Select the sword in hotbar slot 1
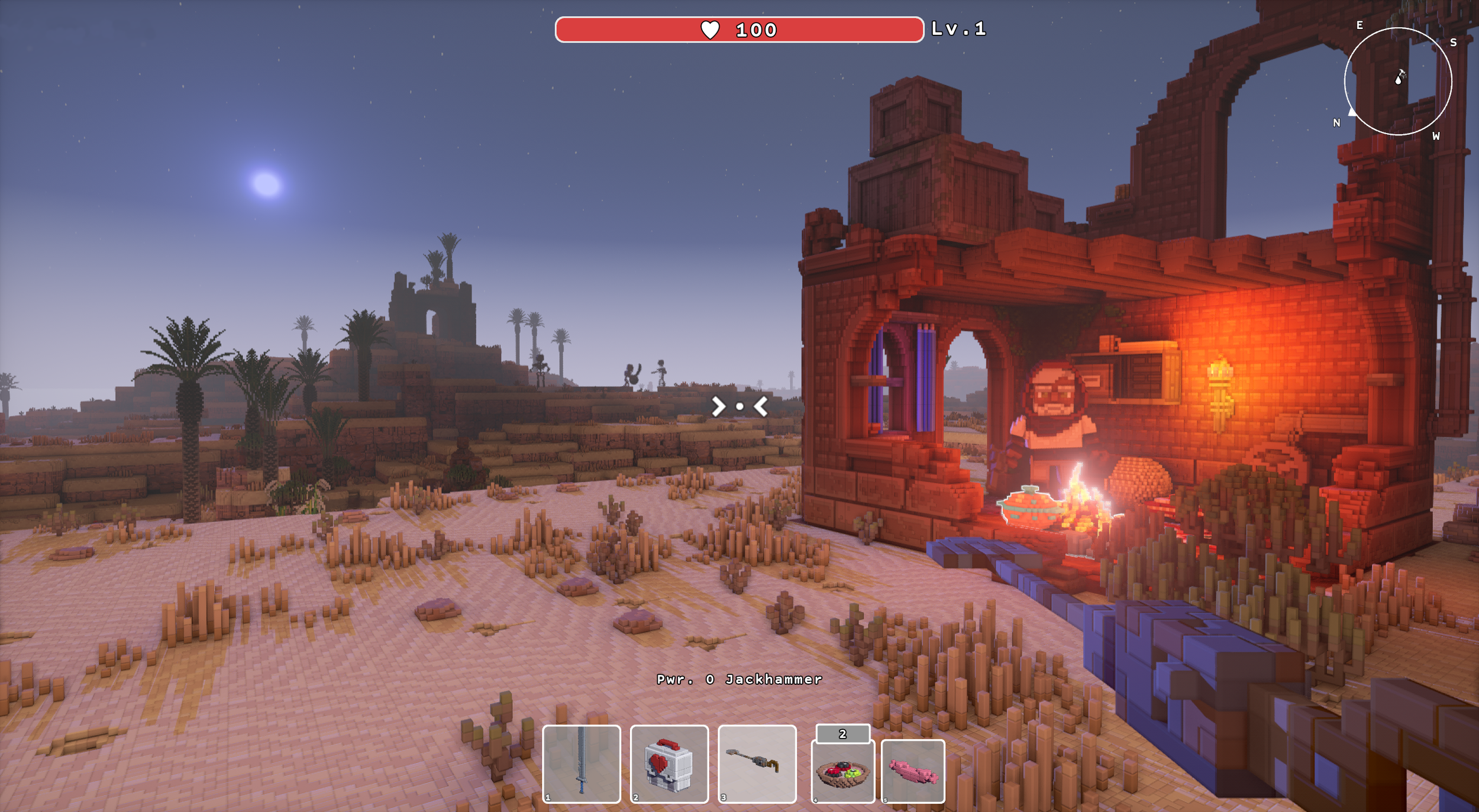The height and width of the screenshot is (812, 1479). point(581,764)
